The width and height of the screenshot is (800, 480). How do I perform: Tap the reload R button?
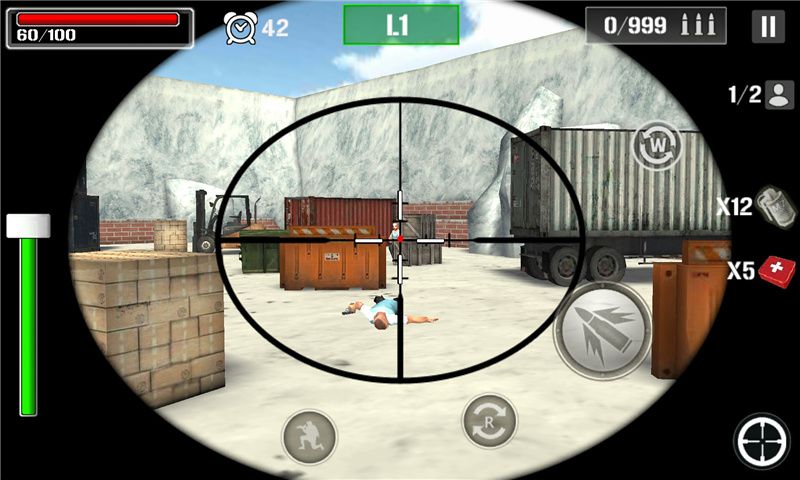coord(489,421)
